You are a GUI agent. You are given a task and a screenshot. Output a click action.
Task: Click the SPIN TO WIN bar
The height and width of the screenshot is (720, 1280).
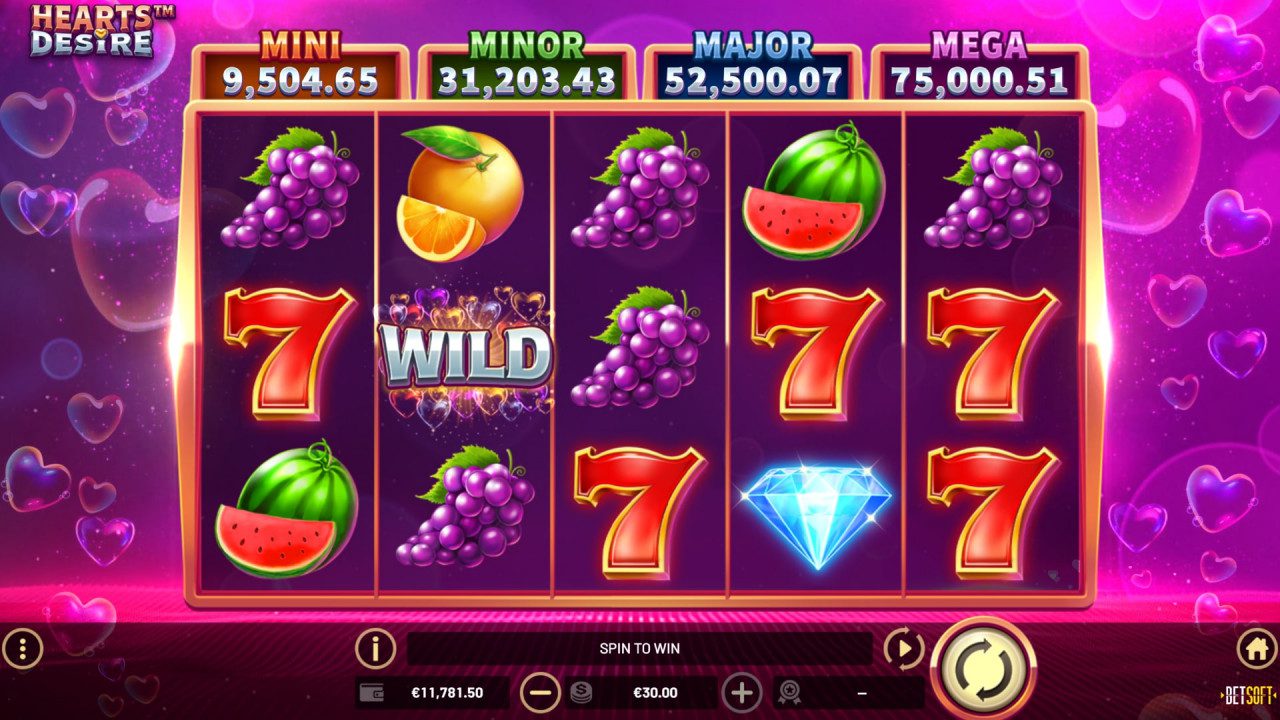(640, 648)
